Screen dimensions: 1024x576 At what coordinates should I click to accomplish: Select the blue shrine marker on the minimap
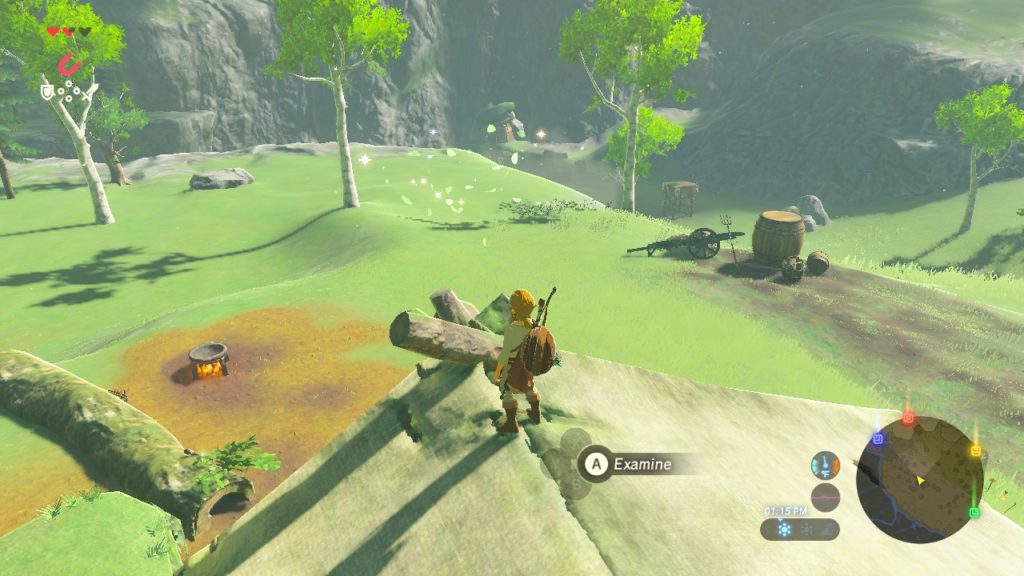(x=877, y=438)
